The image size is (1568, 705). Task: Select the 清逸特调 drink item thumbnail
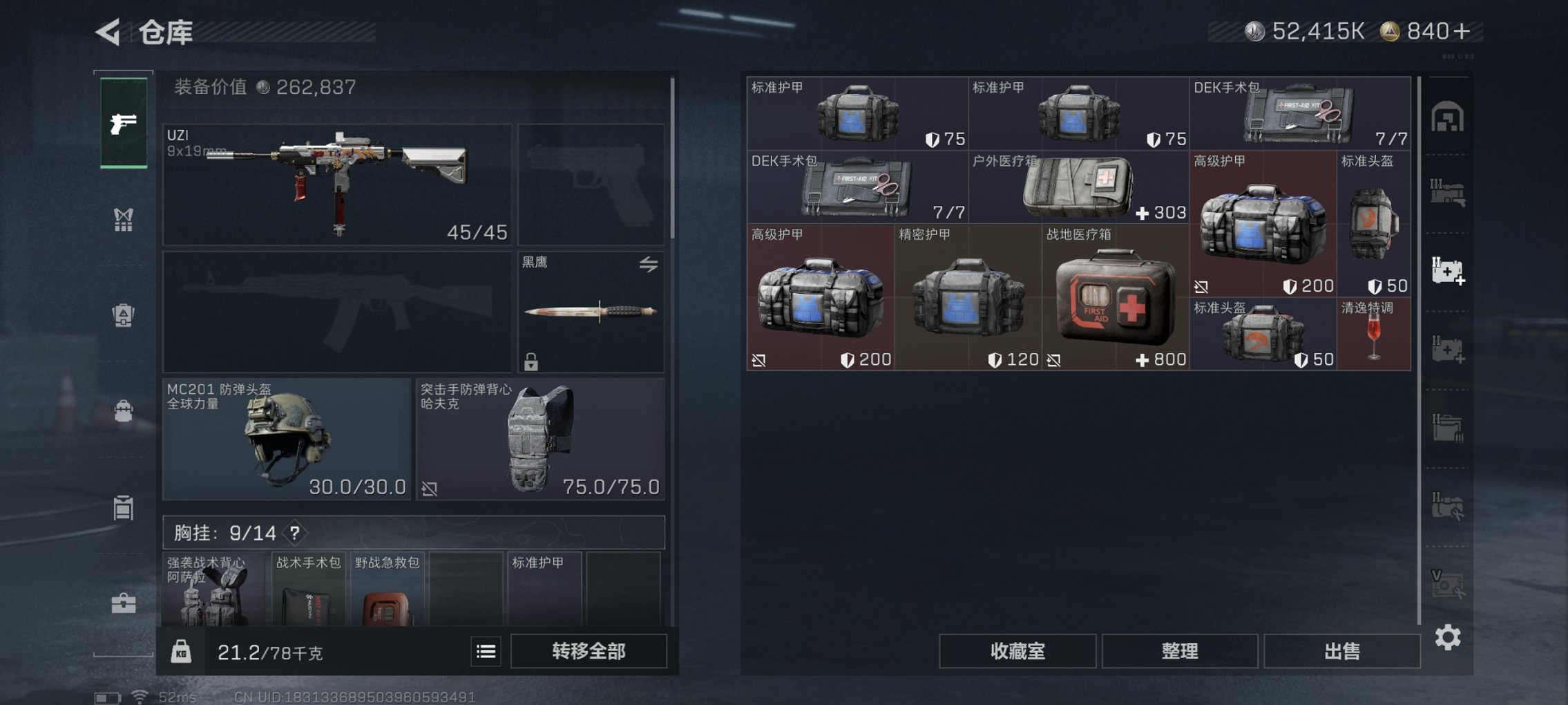pyautogui.click(x=1373, y=334)
